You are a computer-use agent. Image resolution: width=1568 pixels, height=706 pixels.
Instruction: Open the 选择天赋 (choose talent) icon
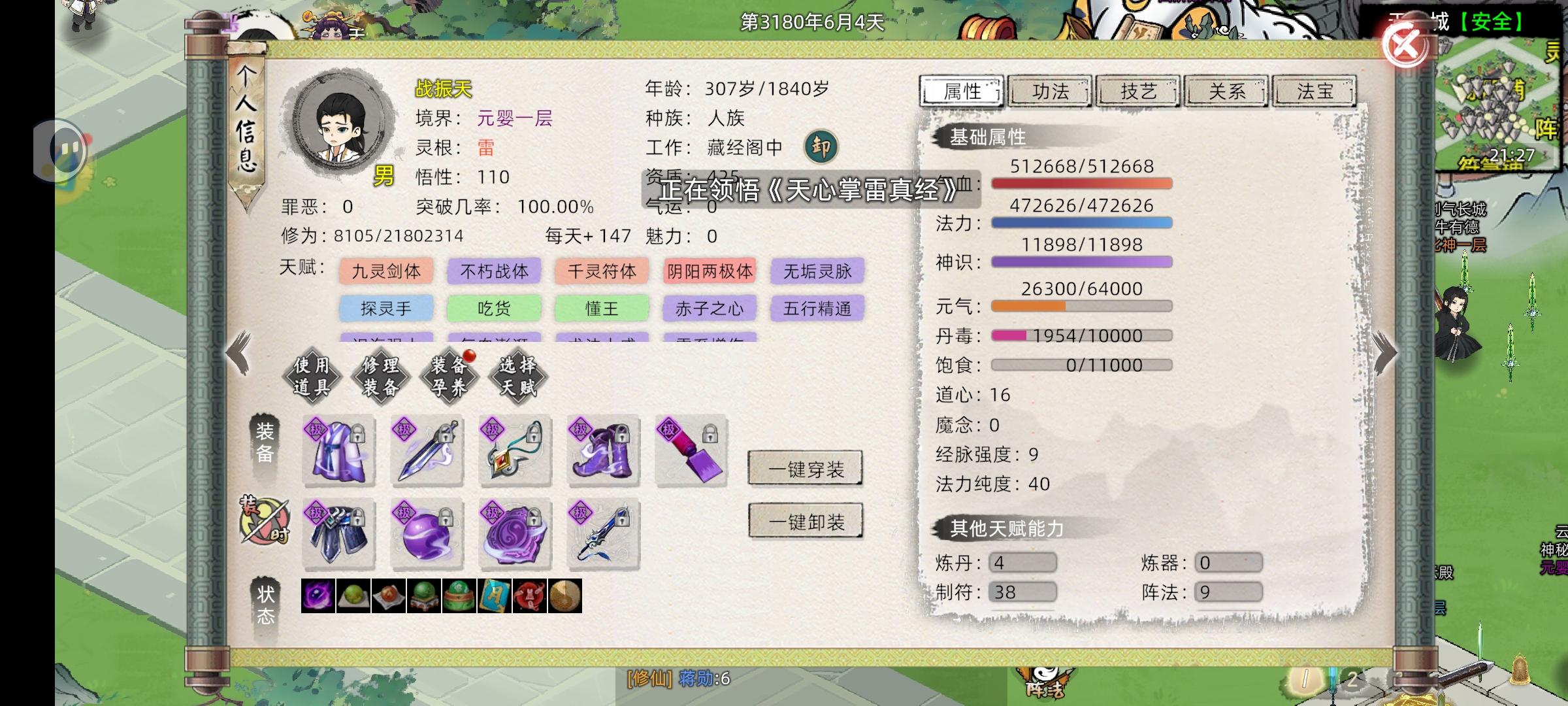[516, 377]
